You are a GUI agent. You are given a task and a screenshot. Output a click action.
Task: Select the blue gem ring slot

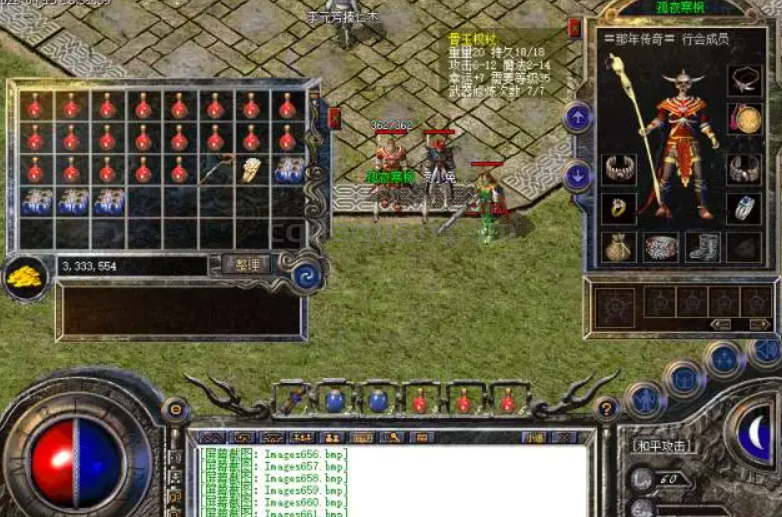(743, 208)
